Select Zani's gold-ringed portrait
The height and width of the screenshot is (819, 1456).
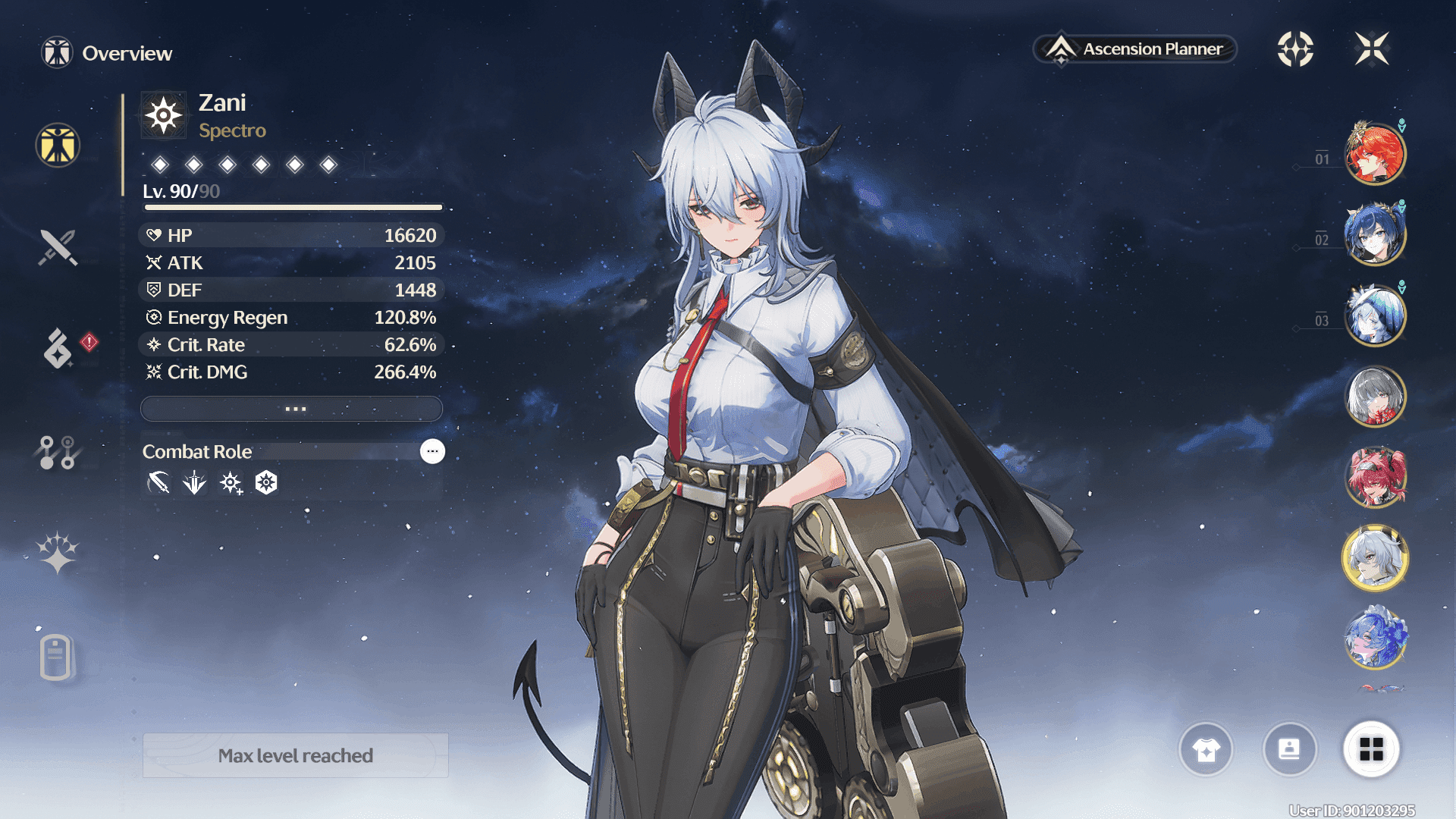(x=1375, y=559)
